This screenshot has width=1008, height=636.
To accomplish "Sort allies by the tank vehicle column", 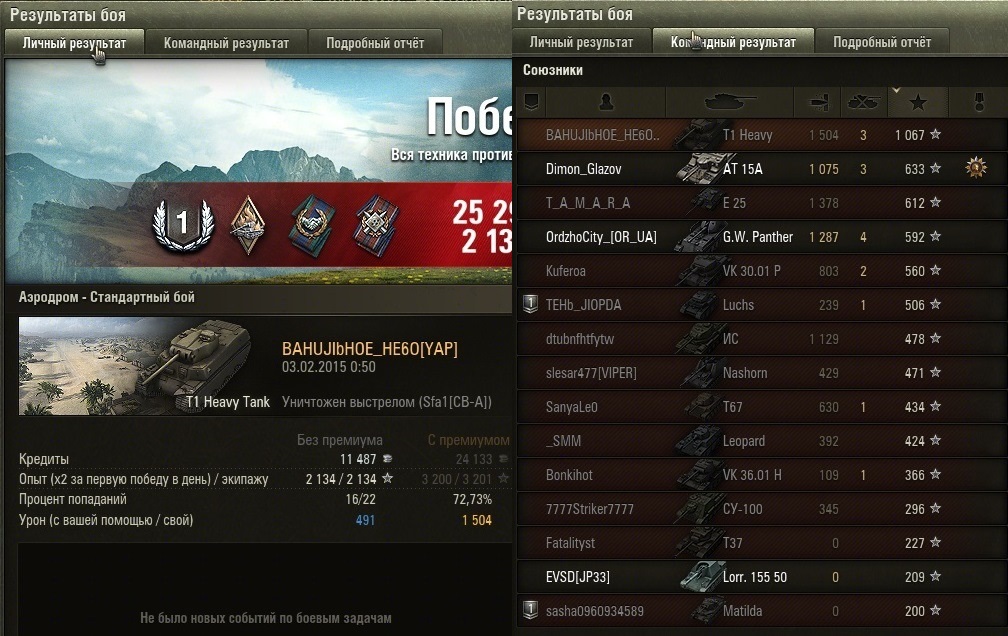I will pos(729,102).
